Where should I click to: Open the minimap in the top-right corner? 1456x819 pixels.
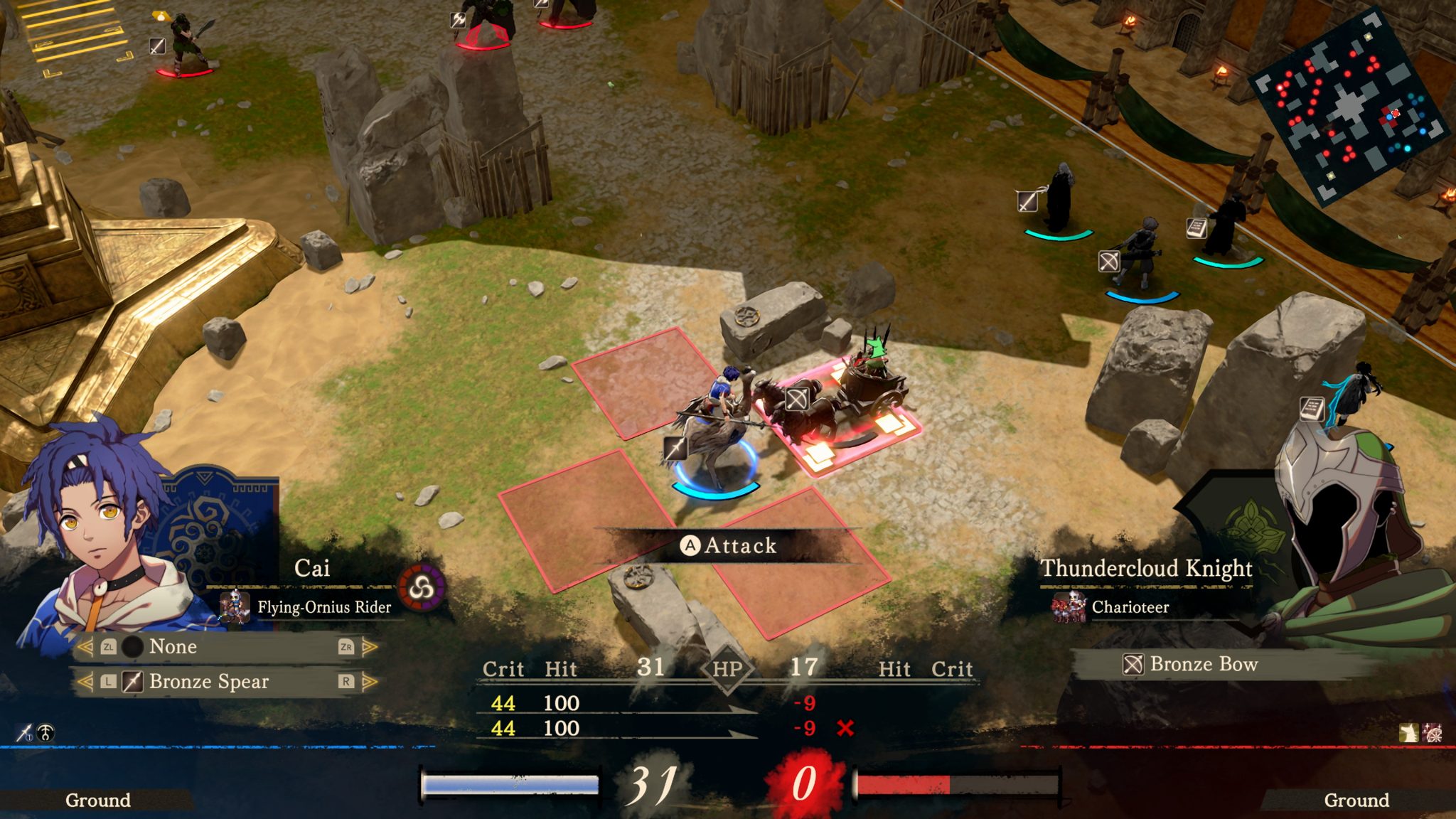pyautogui.click(x=1351, y=114)
